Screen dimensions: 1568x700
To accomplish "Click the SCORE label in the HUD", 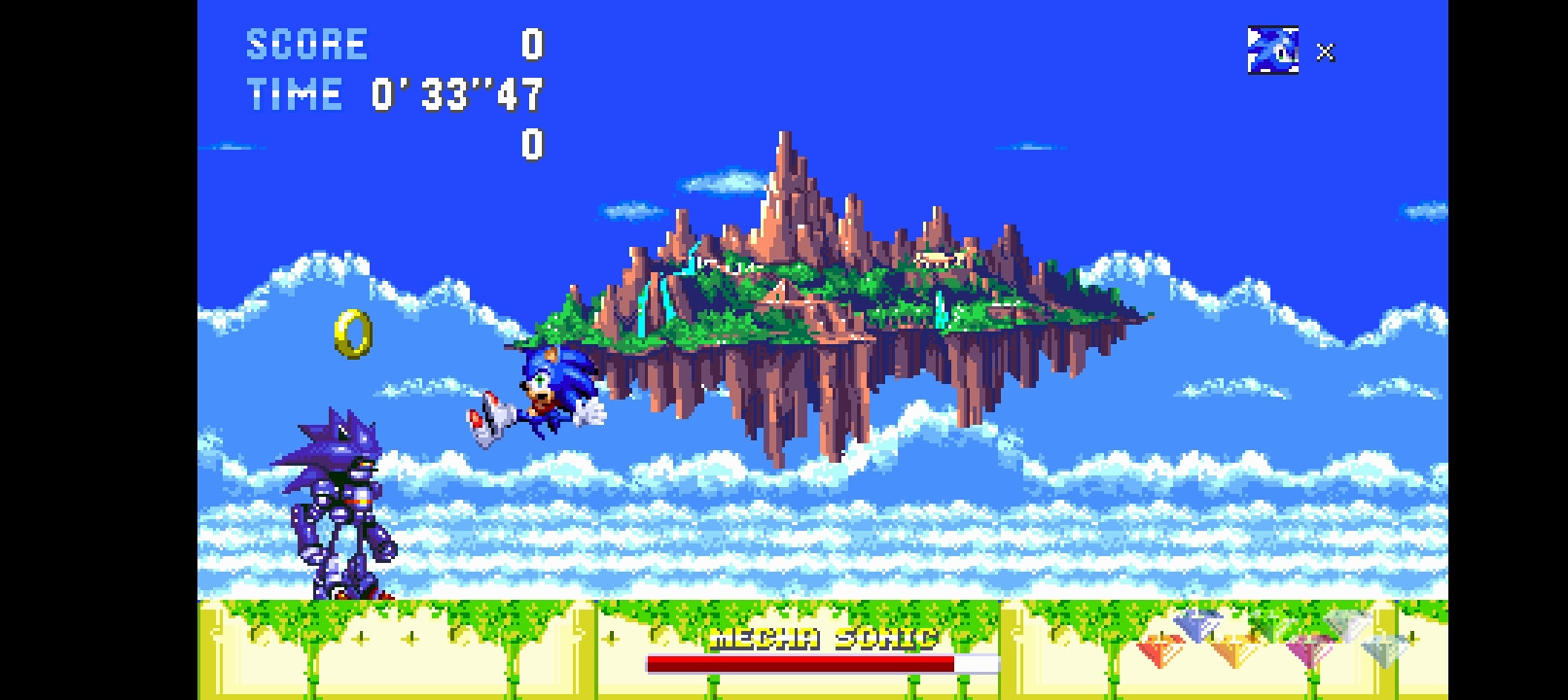I will click(307, 42).
